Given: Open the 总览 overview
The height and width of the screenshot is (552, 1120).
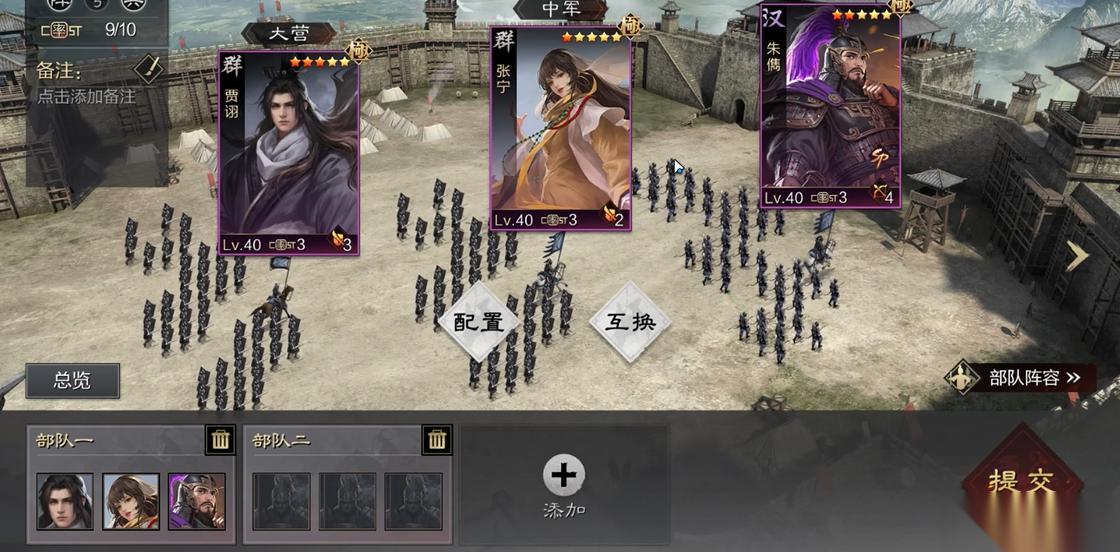Looking at the screenshot, I should [x=72, y=380].
